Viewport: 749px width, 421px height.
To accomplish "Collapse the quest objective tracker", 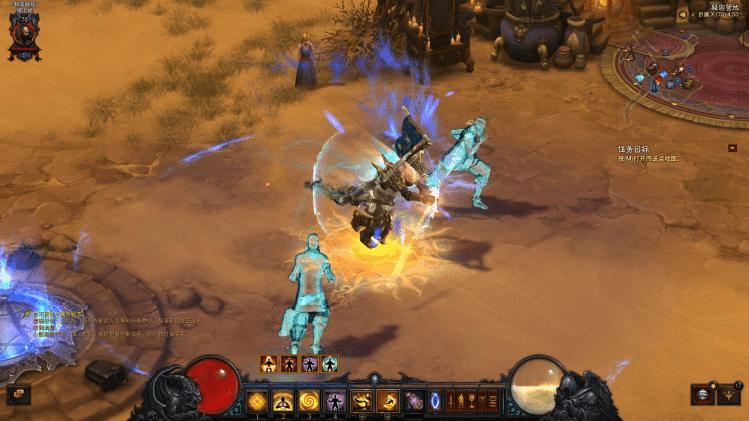I will 732,148.
